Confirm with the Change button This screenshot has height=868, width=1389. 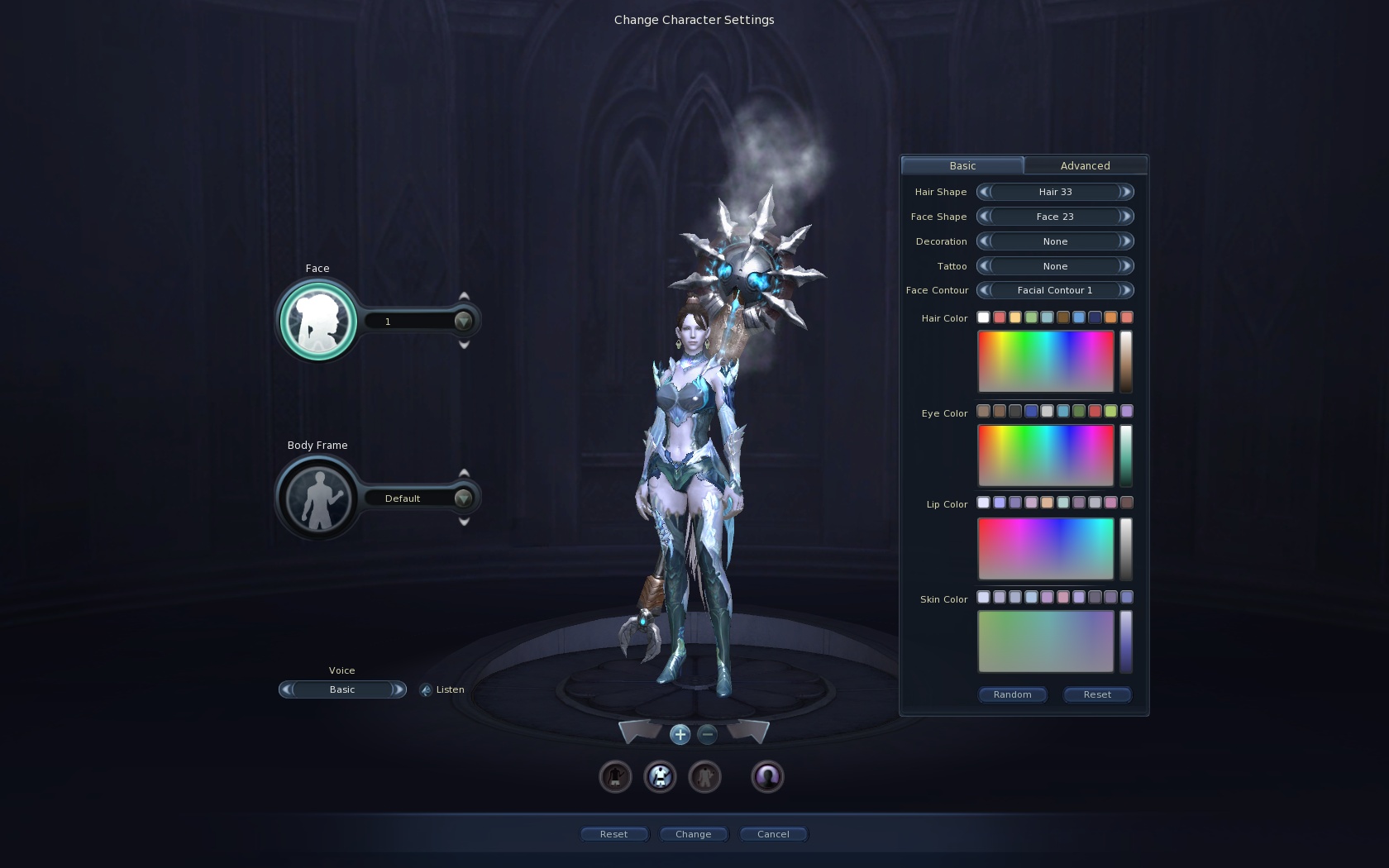tap(693, 834)
